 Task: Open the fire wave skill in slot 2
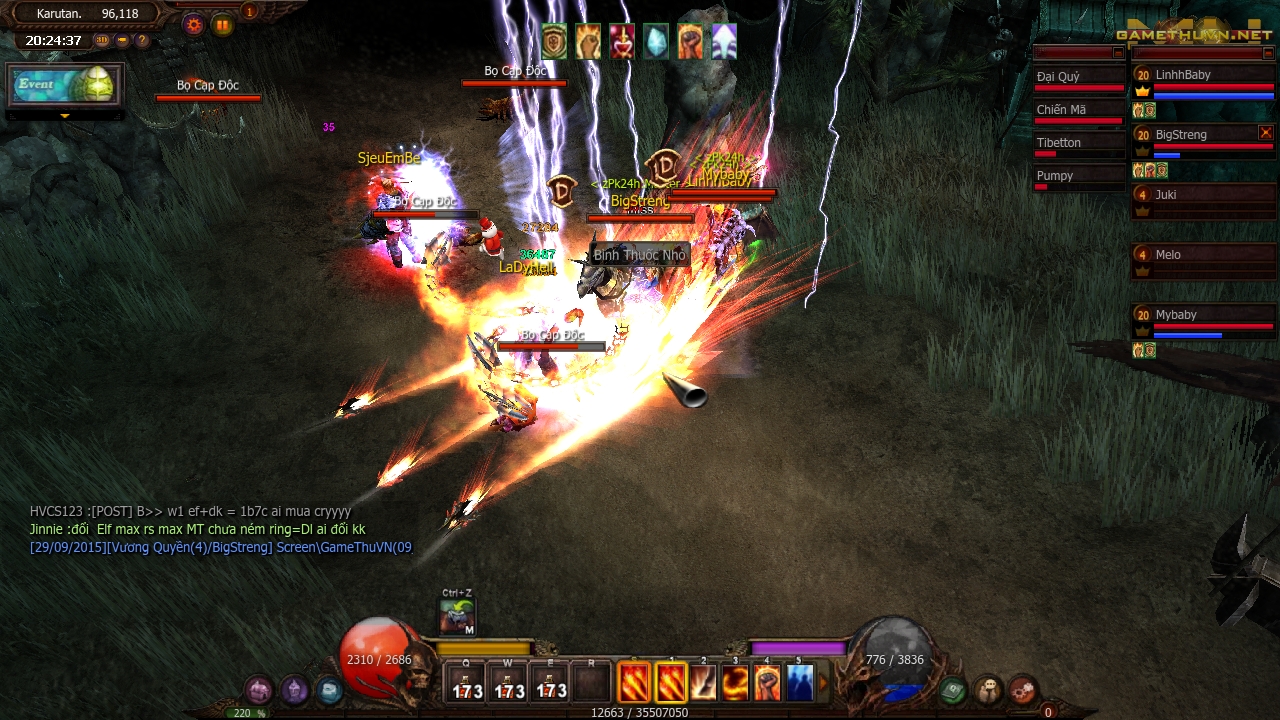click(703, 683)
